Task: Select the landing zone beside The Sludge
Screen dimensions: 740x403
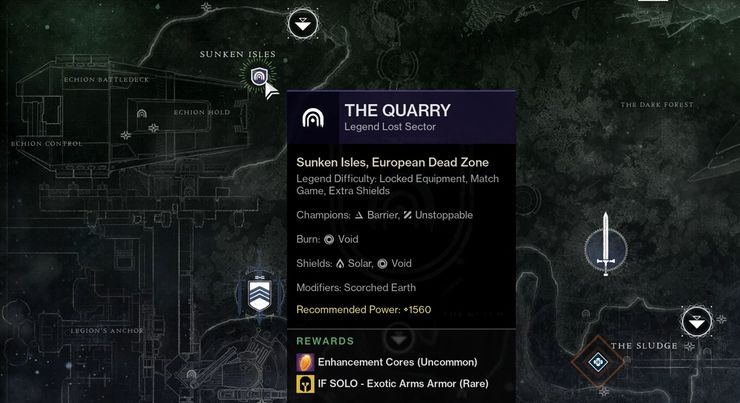Action: [697, 322]
